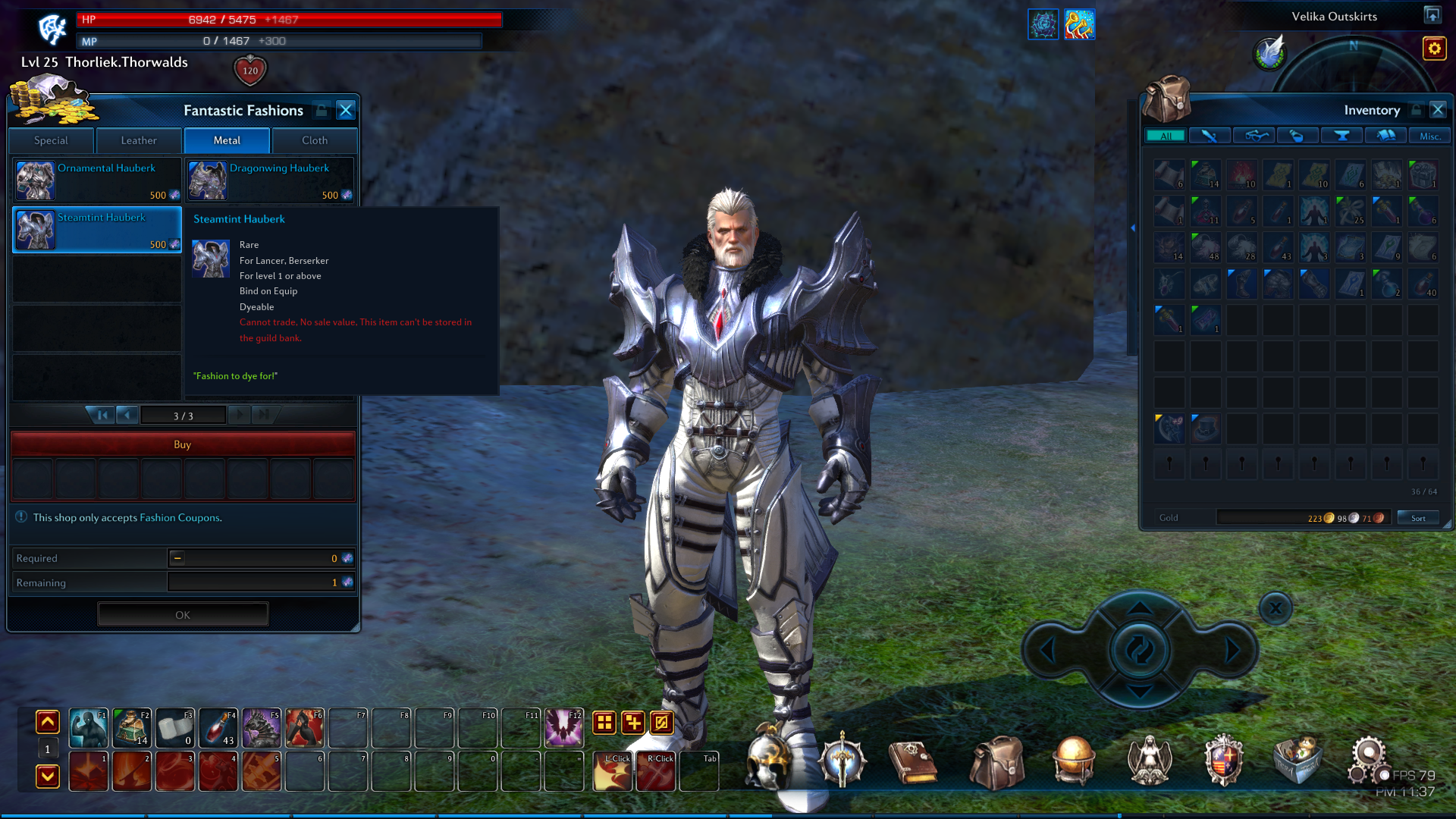This screenshot has width=1456, height=819.
Task: Show the Misc. inventory filter
Action: (x=1429, y=136)
